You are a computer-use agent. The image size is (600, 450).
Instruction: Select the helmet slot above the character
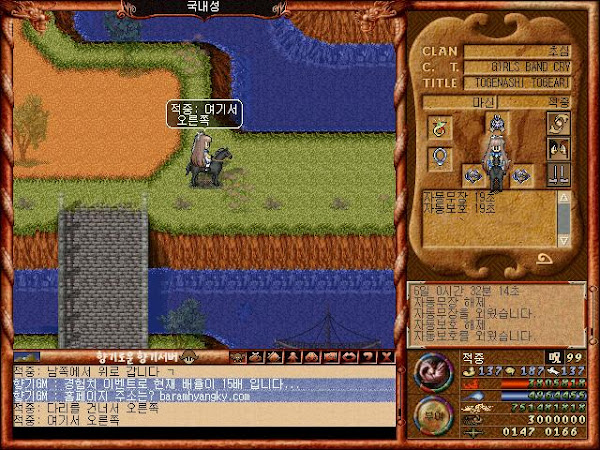point(496,124)
